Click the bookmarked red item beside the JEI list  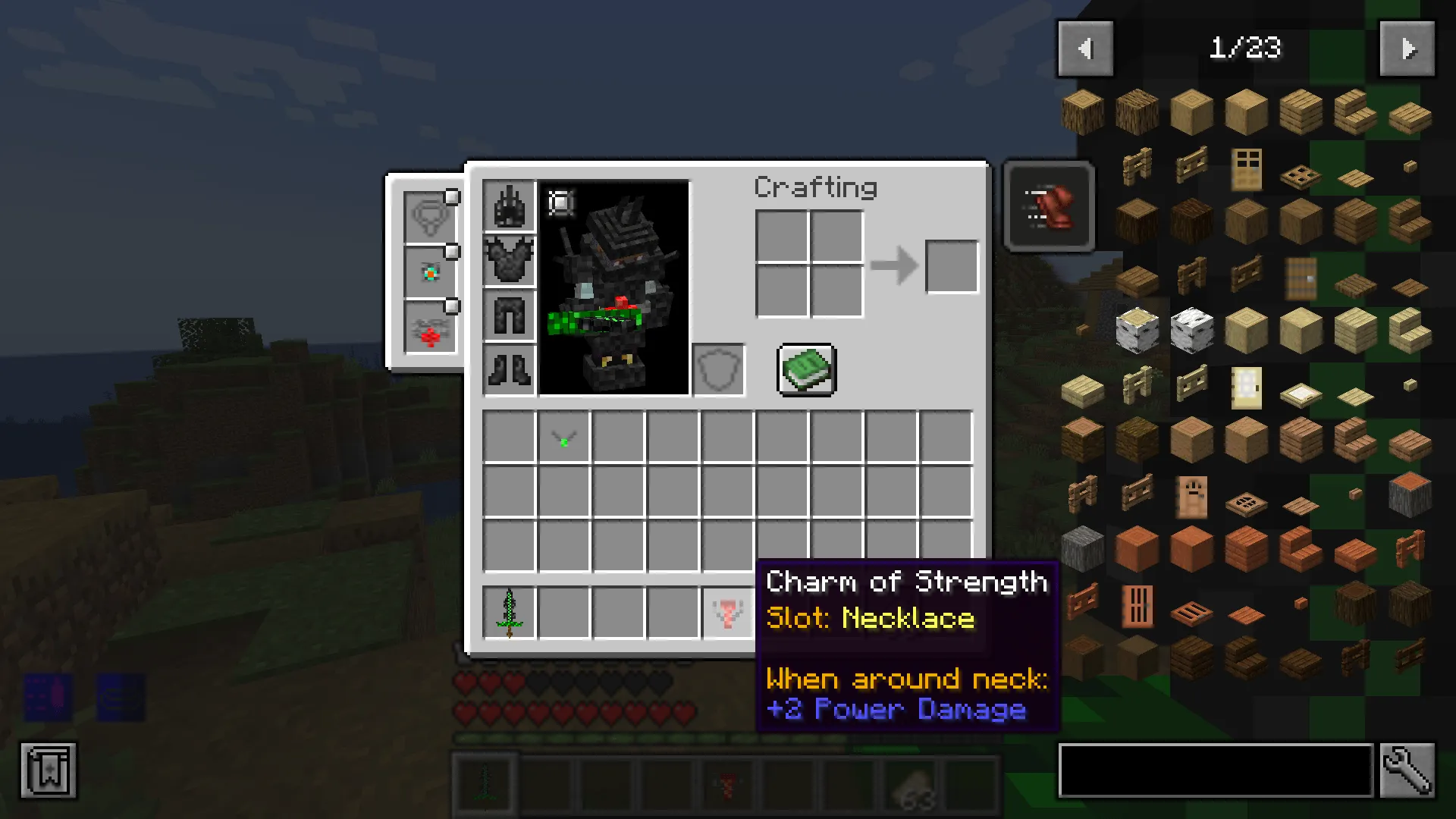click(1049, 206)
